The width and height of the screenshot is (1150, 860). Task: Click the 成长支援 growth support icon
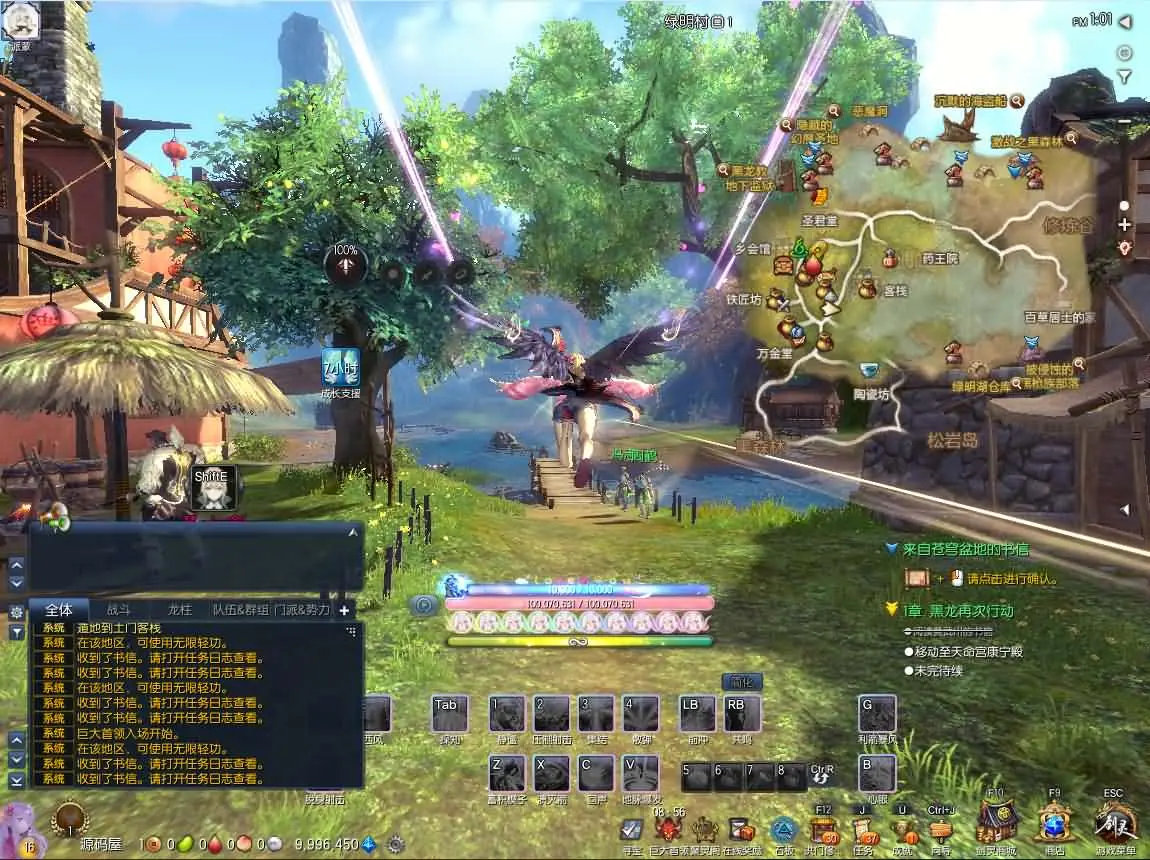coord(340,366)
